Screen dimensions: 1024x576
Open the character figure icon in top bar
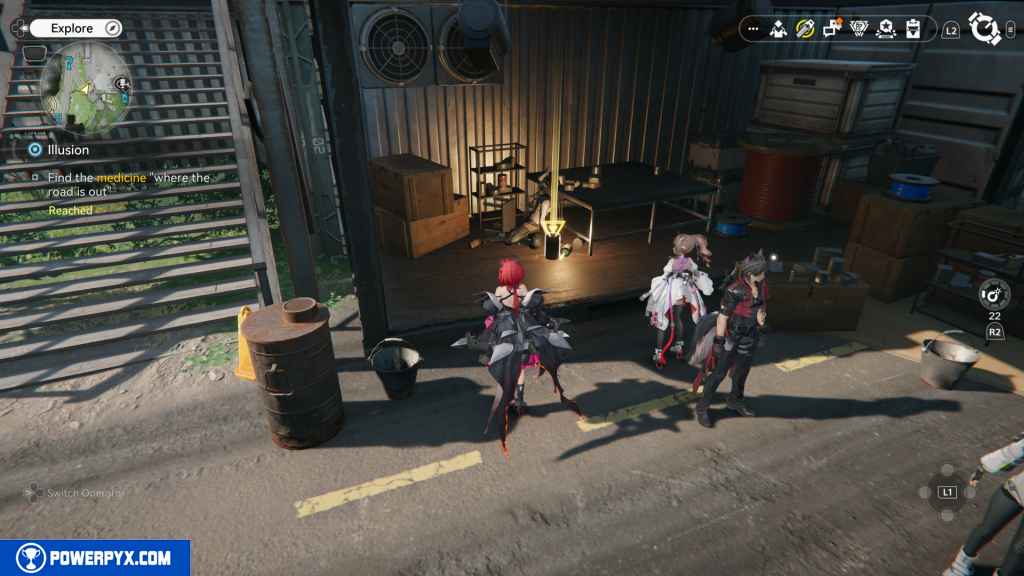[x=779, y=30]
